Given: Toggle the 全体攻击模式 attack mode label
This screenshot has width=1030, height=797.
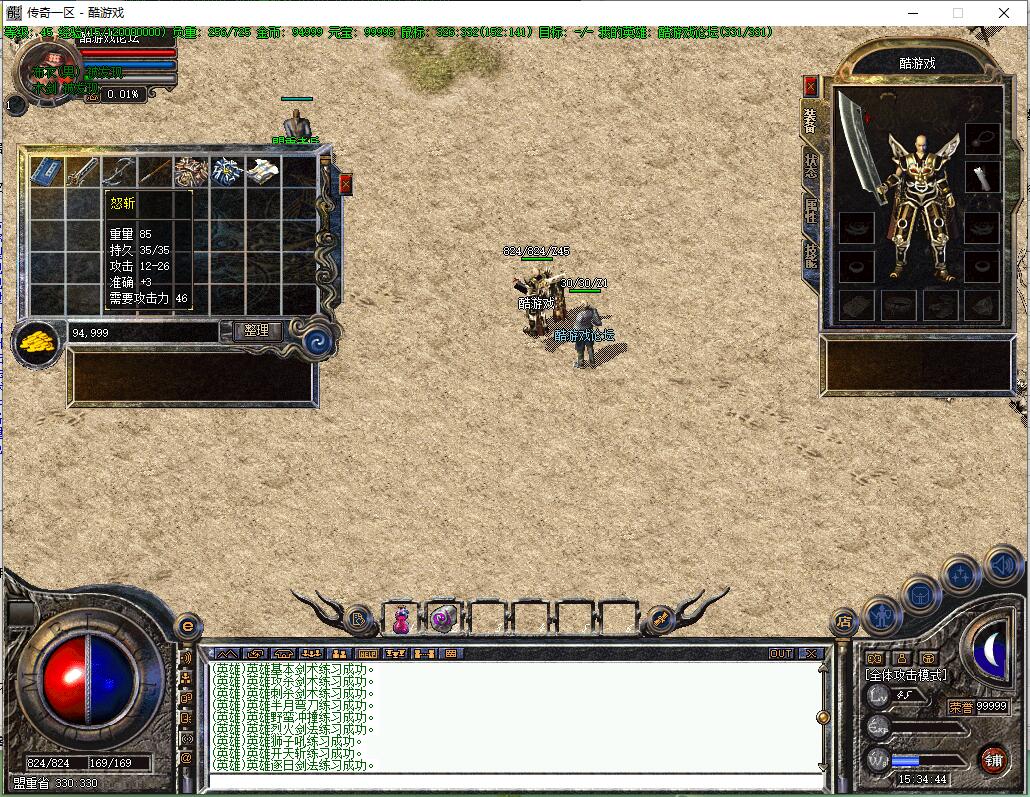Looking at the screenshot, I should point(906,675).
